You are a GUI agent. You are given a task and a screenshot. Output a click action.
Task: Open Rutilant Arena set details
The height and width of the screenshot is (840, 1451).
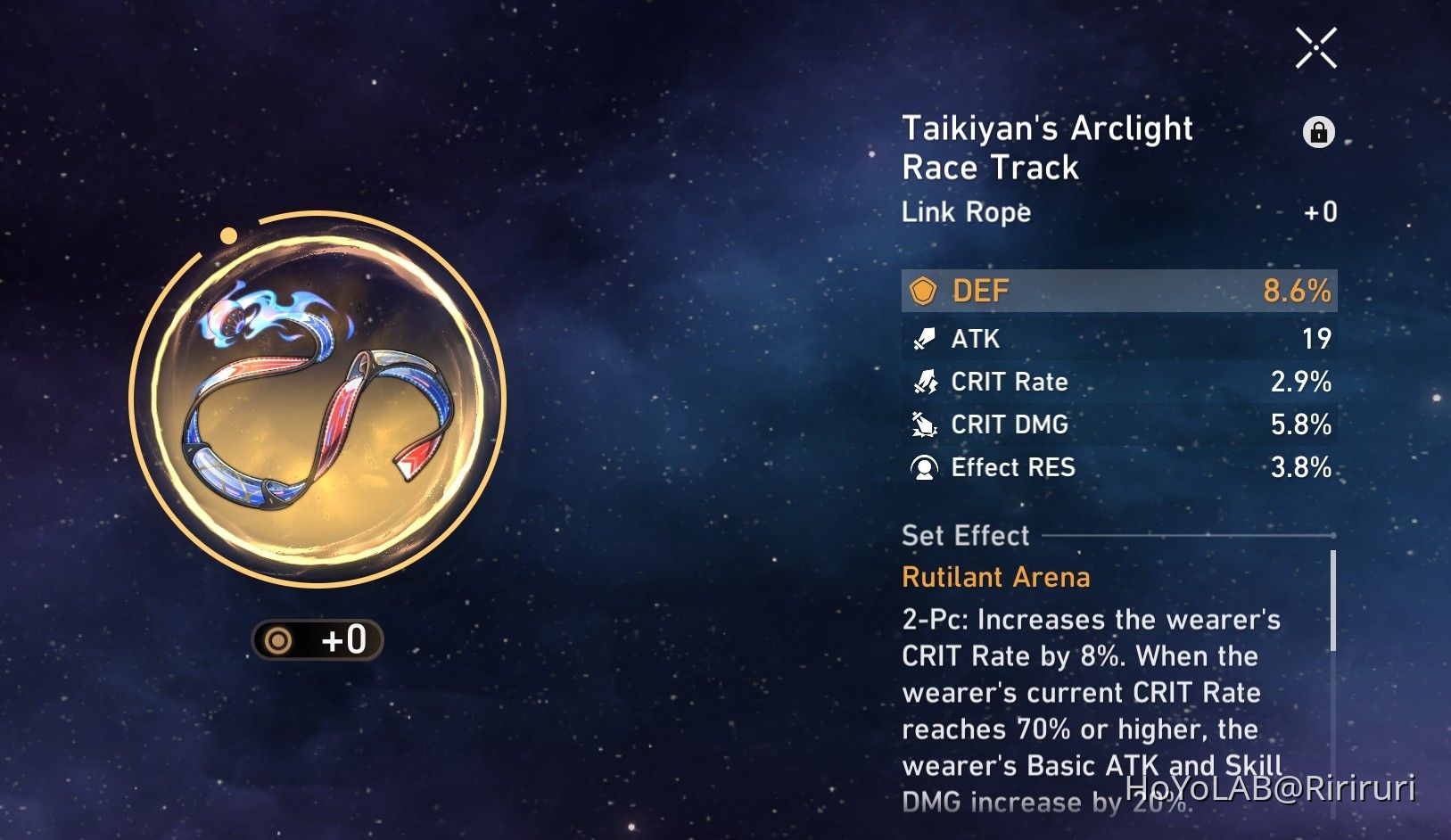pos(995,577)
